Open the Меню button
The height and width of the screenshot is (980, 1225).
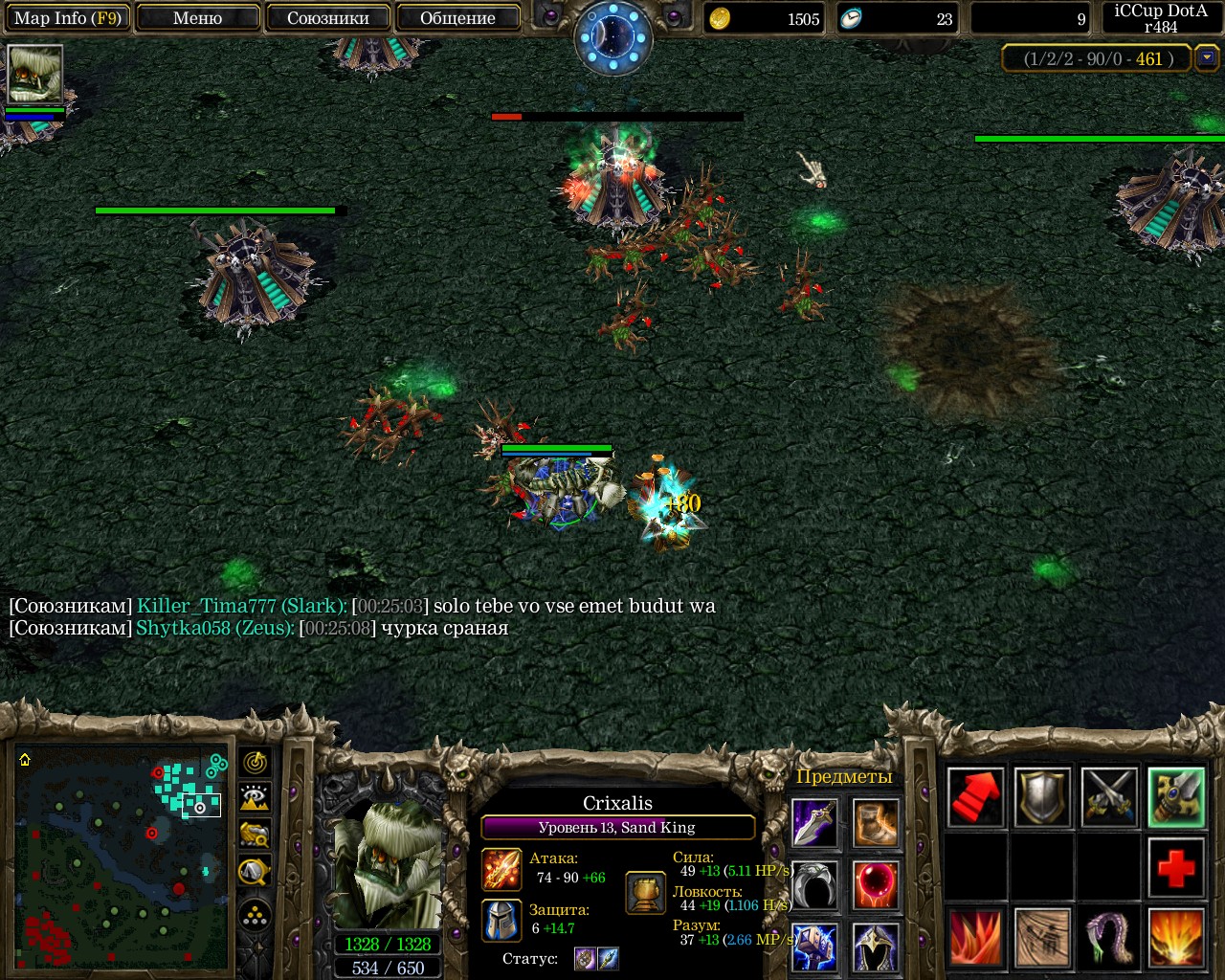pos(198,18)
